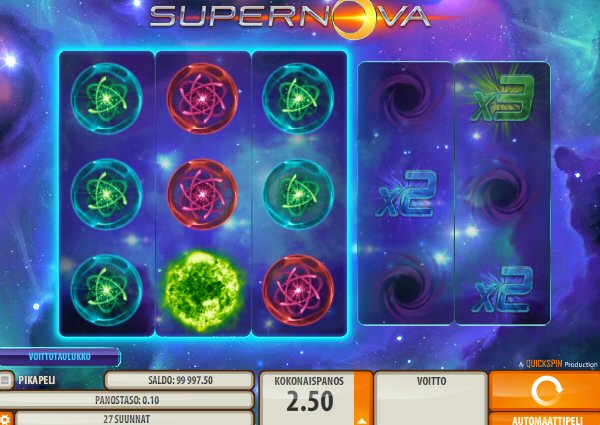Click the Panostaso bet level bar
This screenshot has height=425, width=600.
(x=126, y=399)
